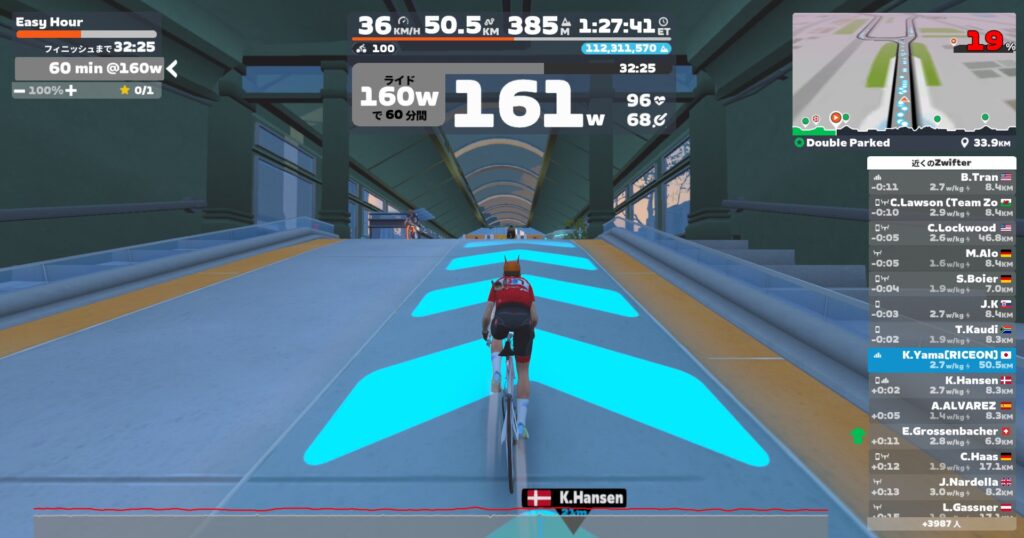Pick C.Haas from nearby Zwifters
Viewport: 1024px width, 538px height.
pos(941,461)
